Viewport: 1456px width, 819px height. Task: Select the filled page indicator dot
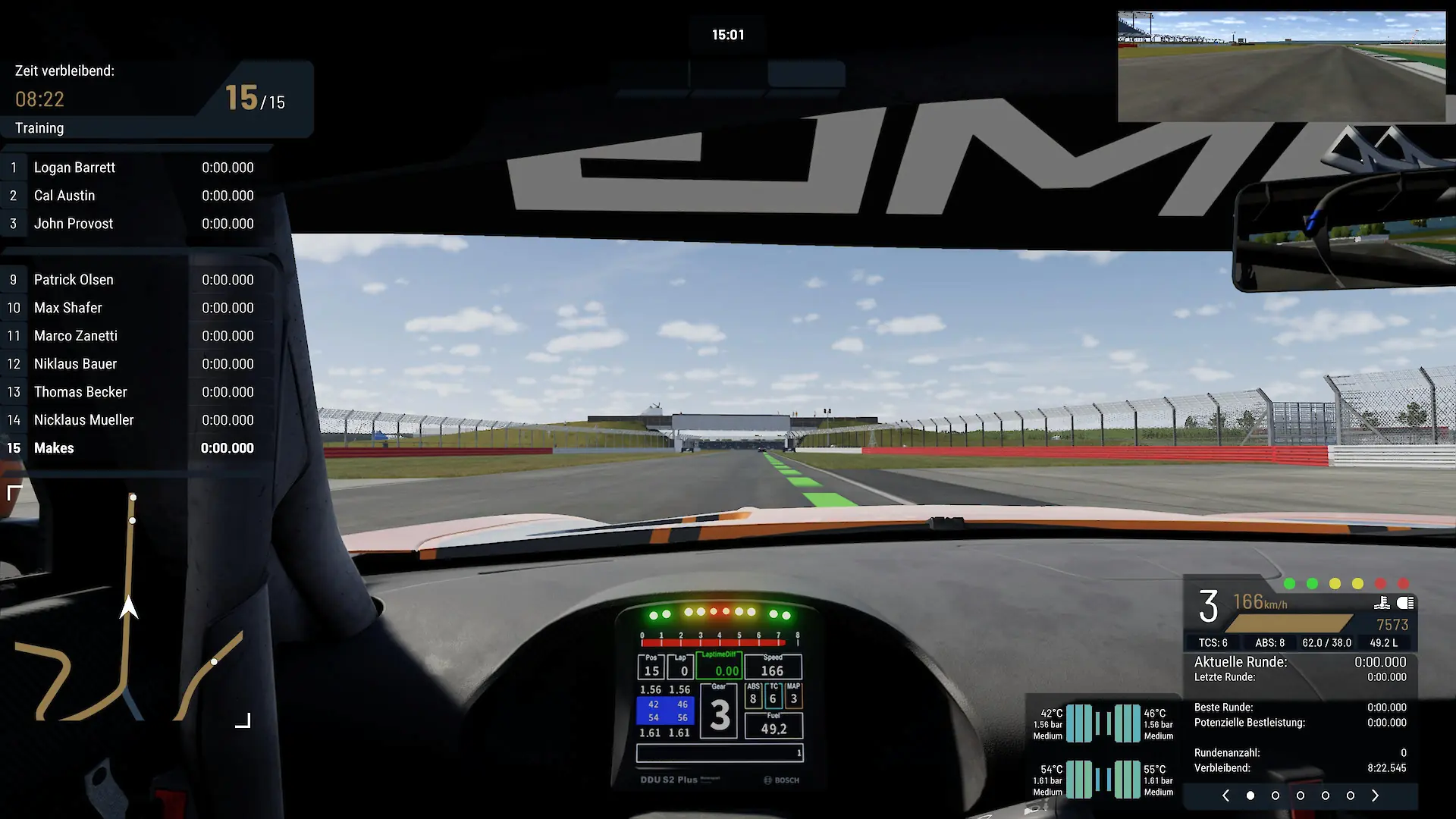1250,795
